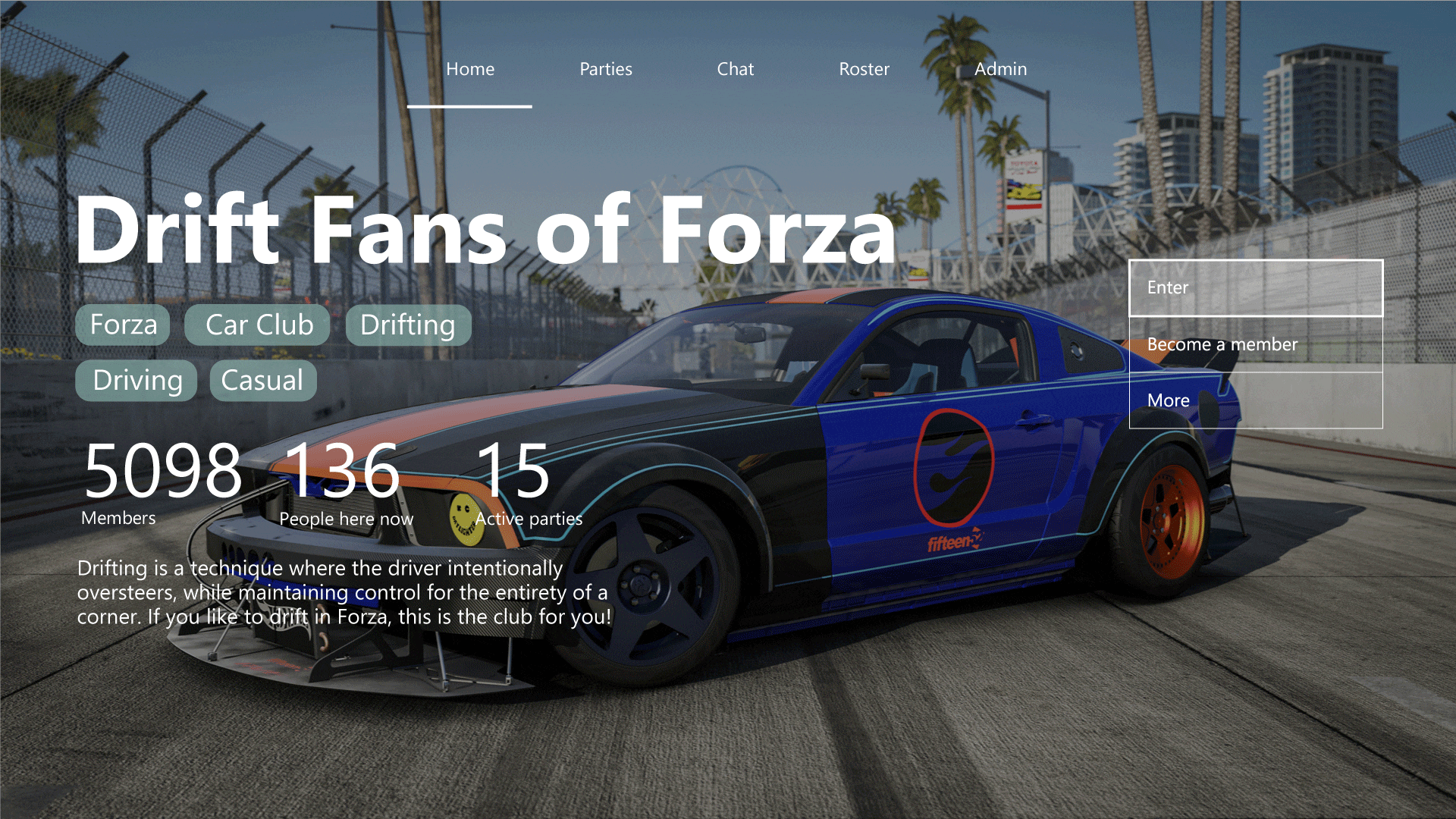Image resolution: width=1456 pixels, height=819 pixels.
Task: Open the More options
Action: (1255, 400)
